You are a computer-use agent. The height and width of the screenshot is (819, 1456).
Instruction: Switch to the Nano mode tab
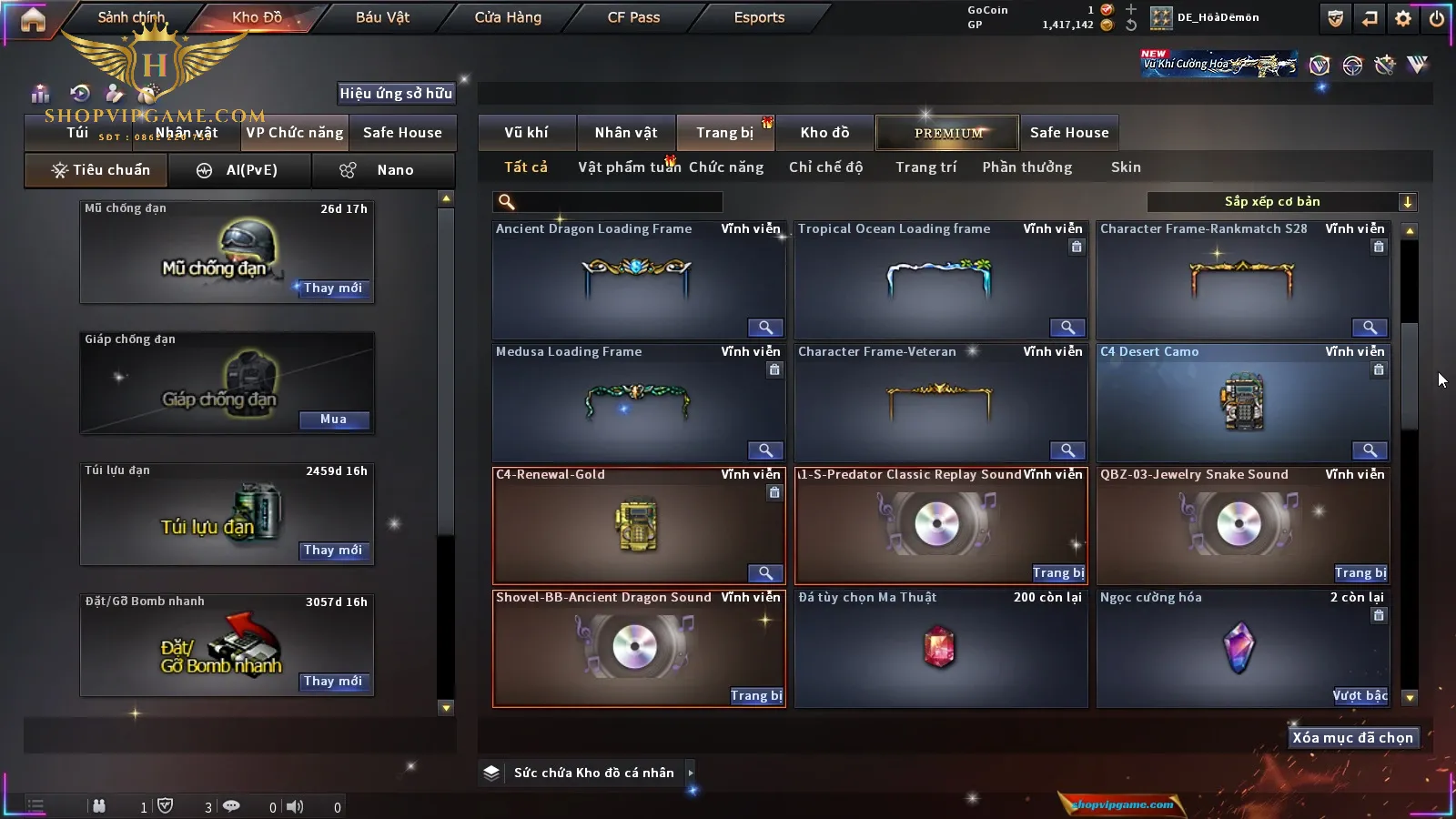pos(384,170)
